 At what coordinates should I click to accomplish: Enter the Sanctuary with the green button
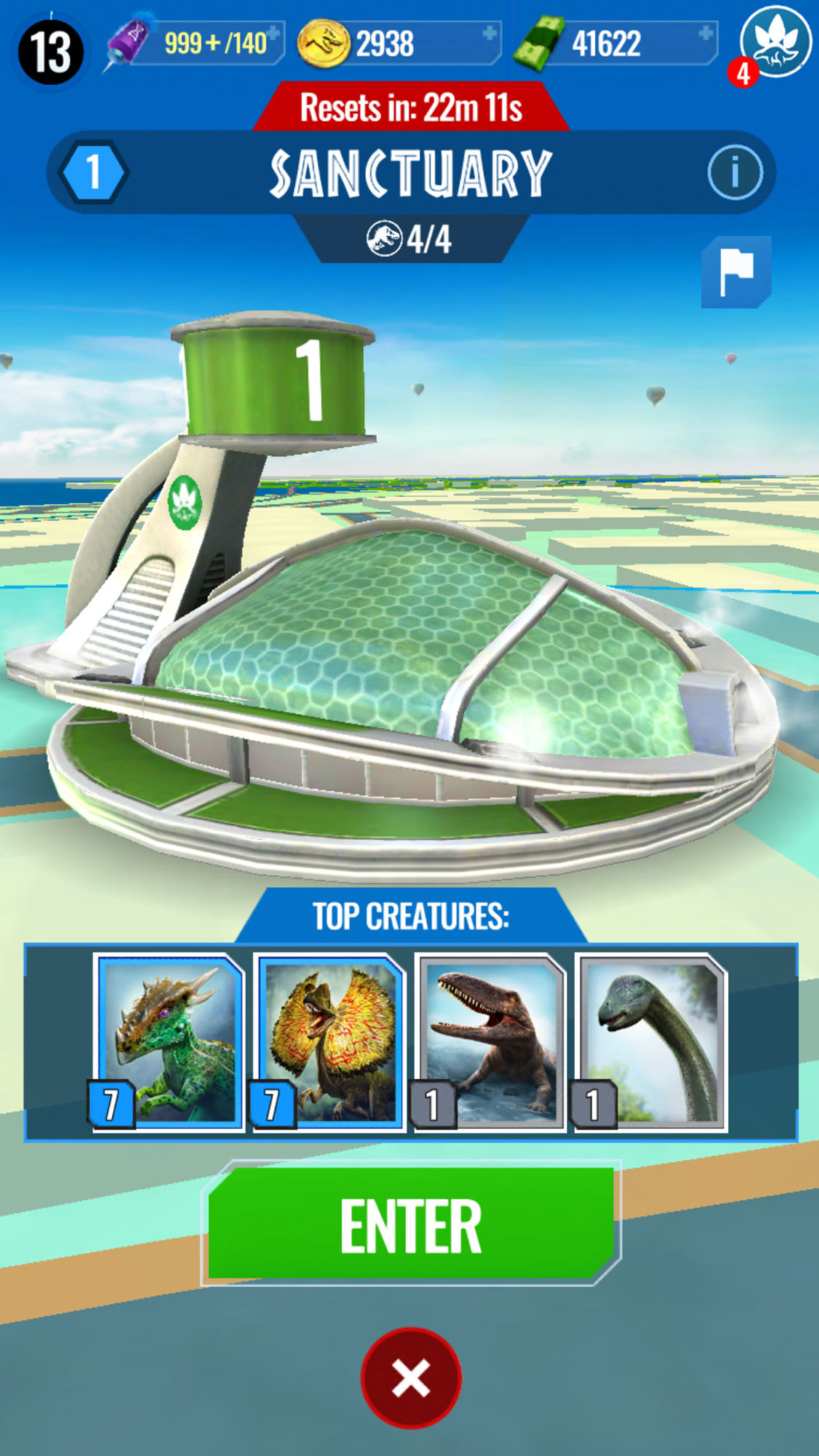pyautogui.click(x=411, y=1224)
